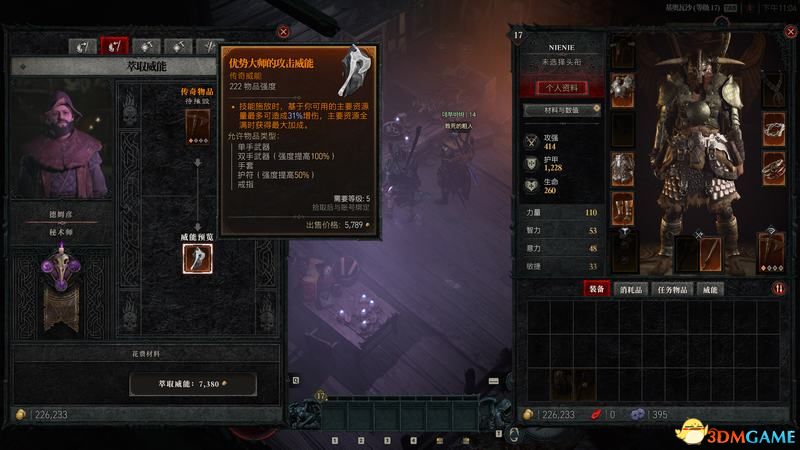Switch to the 装备 equipment tab
This screenshot has height=450, width=800.
click(x=599, y=289)
